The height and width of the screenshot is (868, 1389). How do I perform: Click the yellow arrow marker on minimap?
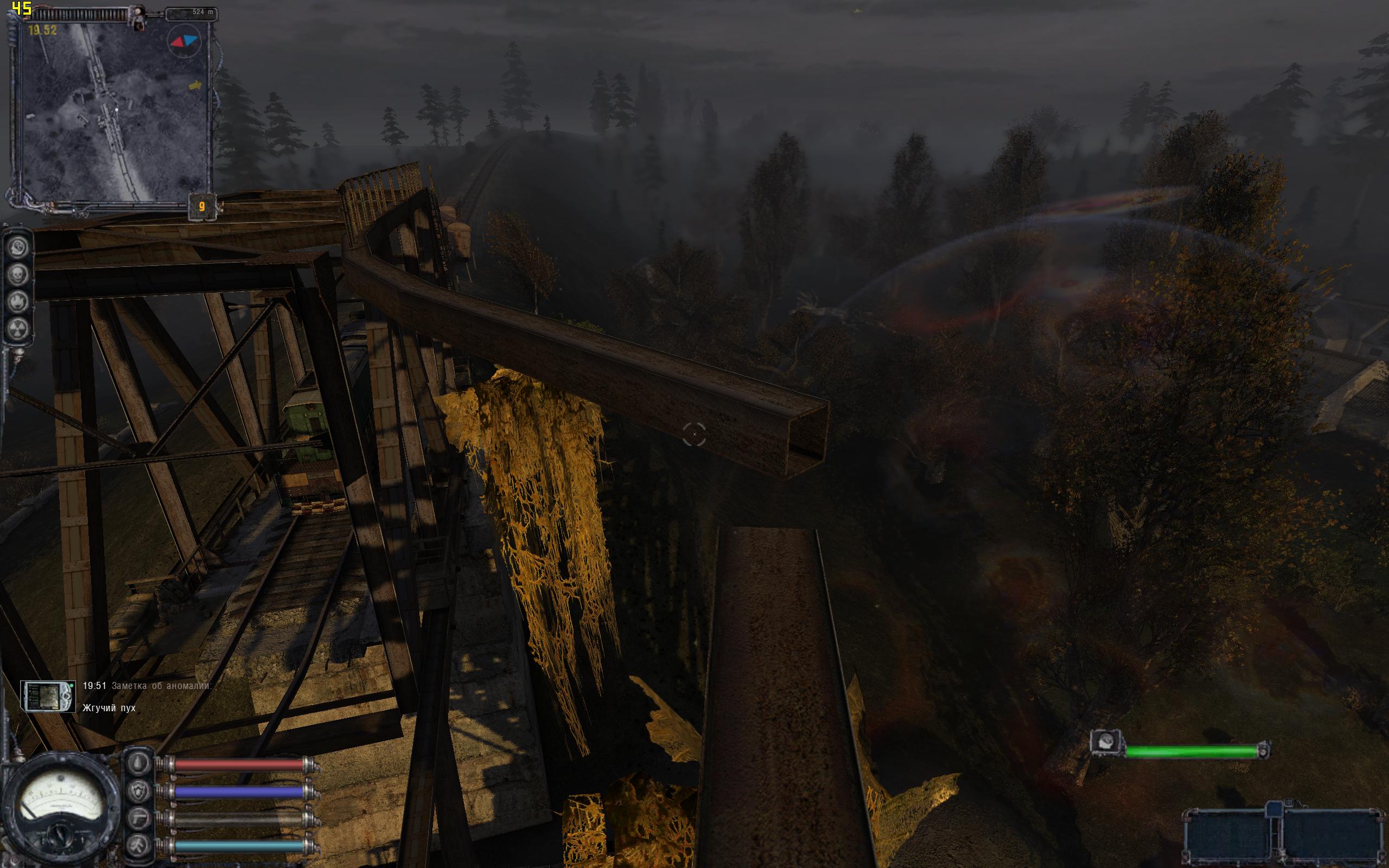point(196,86)
